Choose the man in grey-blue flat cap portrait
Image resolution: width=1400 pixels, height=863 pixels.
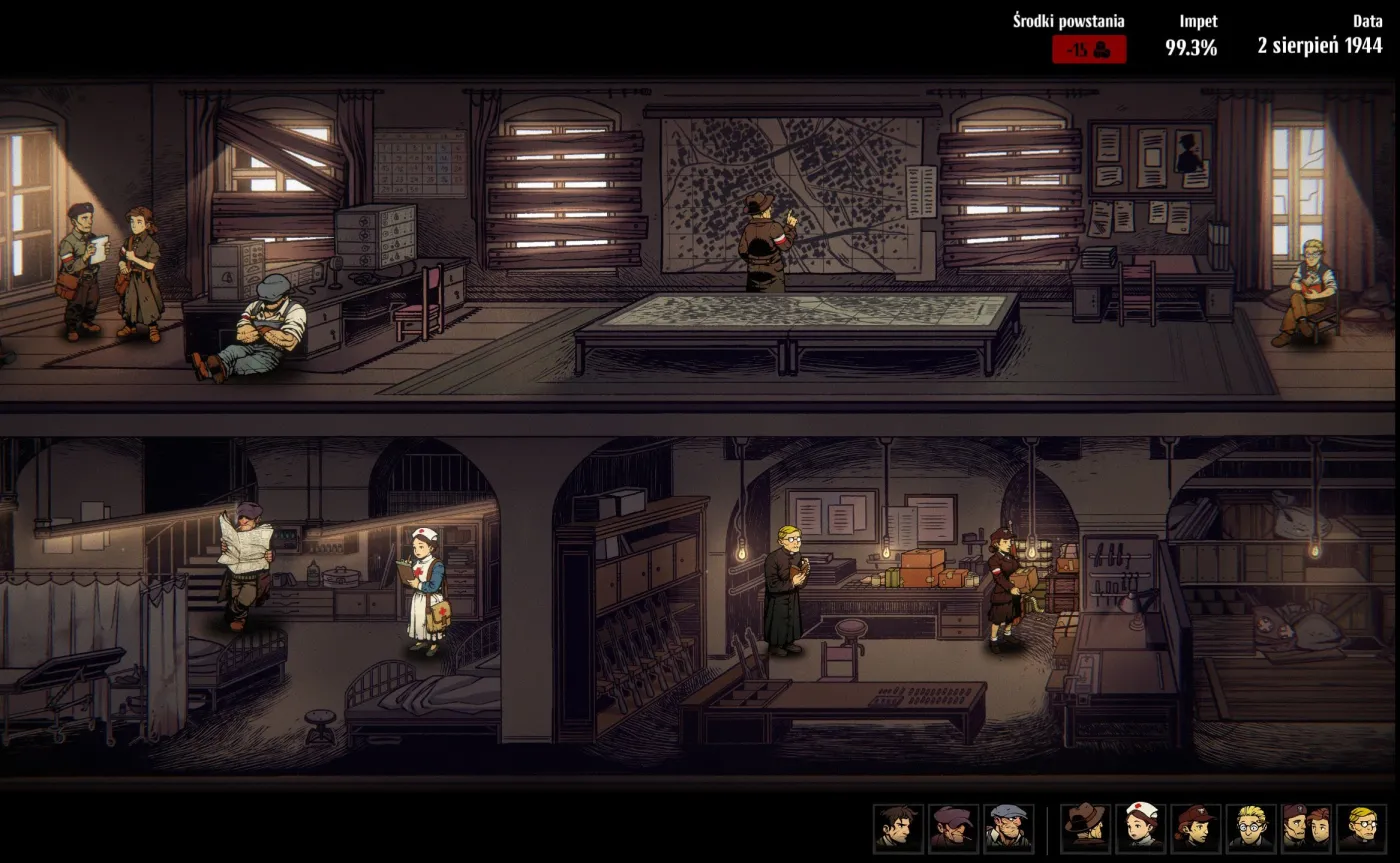point(1008,827)
